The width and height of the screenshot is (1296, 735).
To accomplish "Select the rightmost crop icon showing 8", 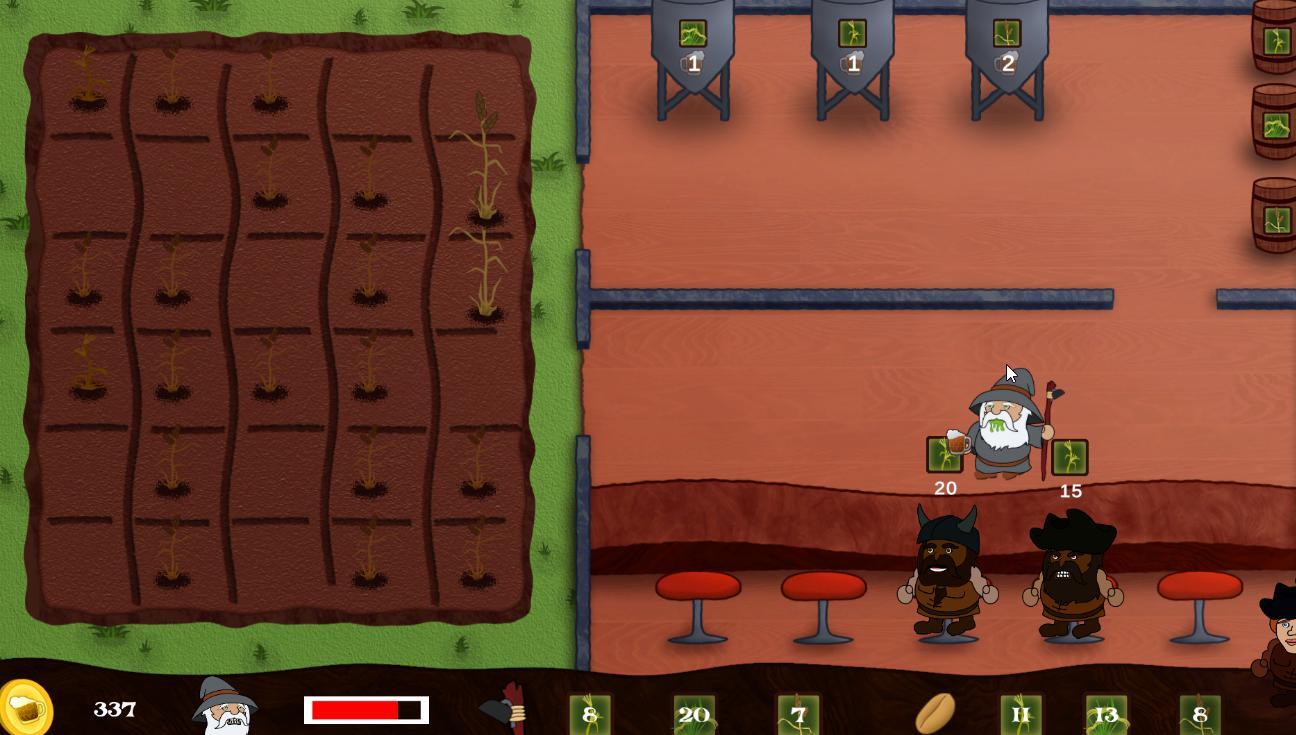I will (x=1201, y=712).
